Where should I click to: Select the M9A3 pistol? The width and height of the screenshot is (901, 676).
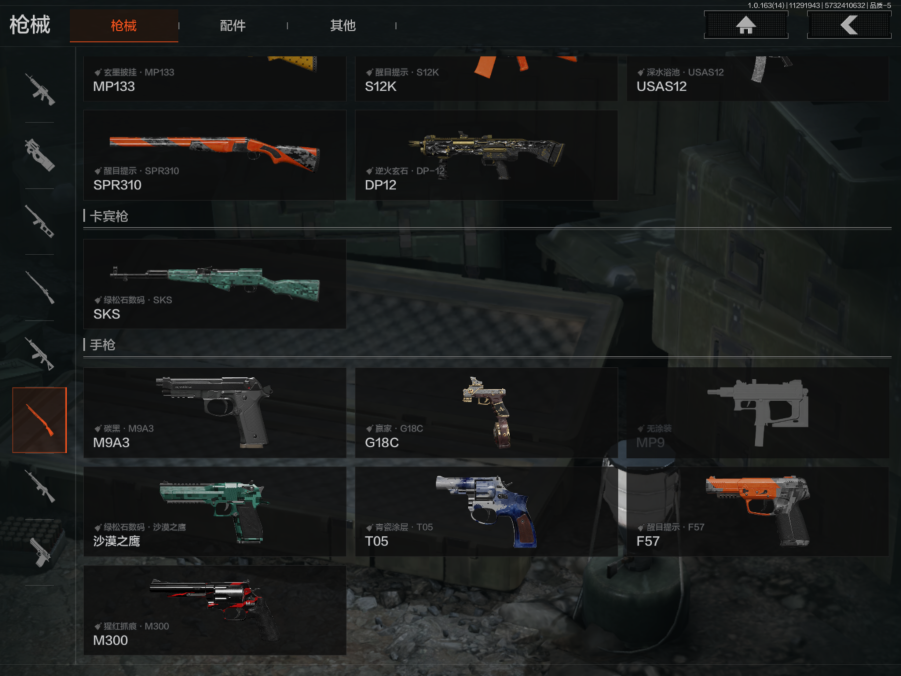coord(215,412)
